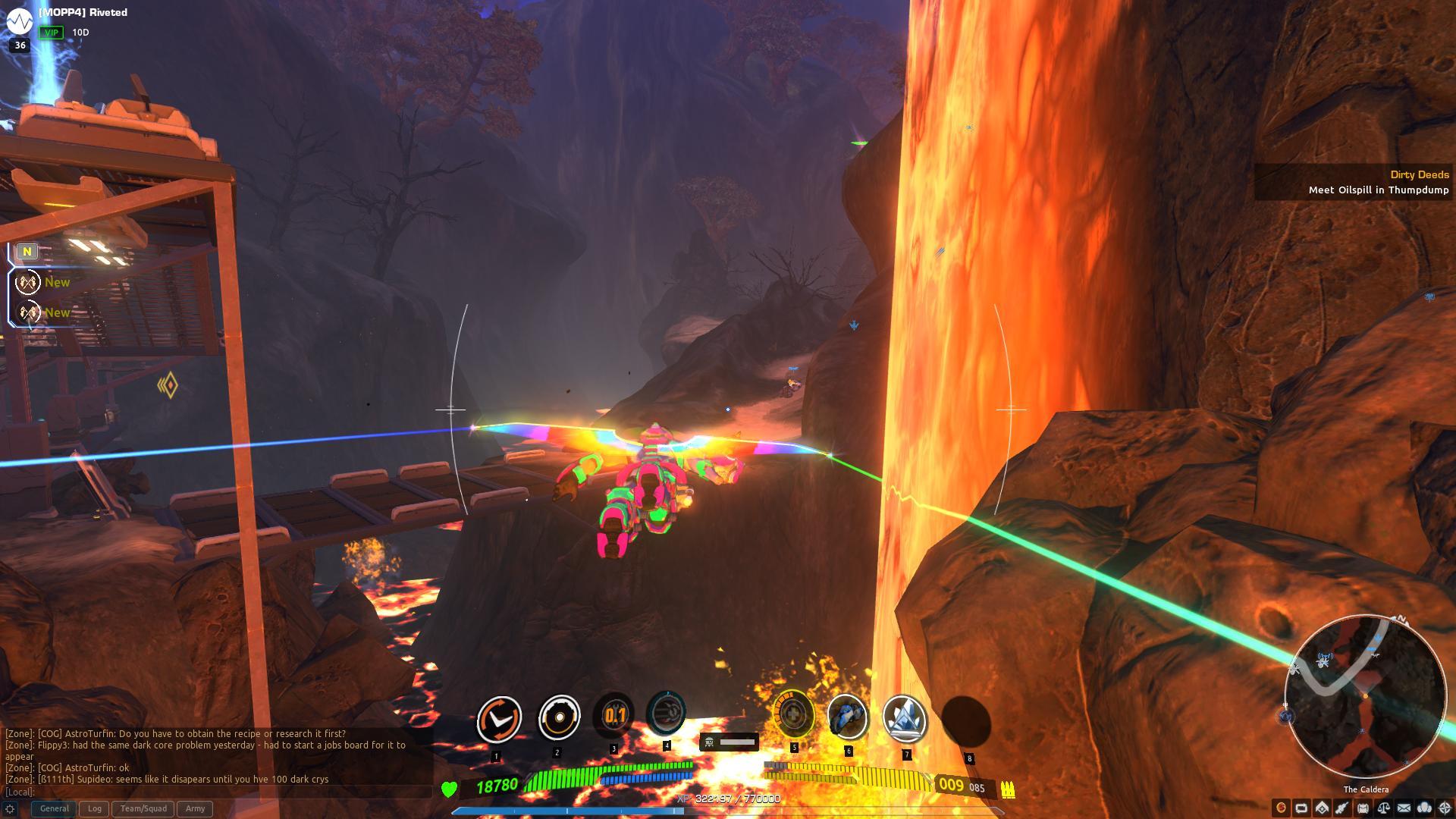Image resolution: width=1456 pixels, height=819 pixels.
Task: Open the Log chat tab
Action: [95, 808]
